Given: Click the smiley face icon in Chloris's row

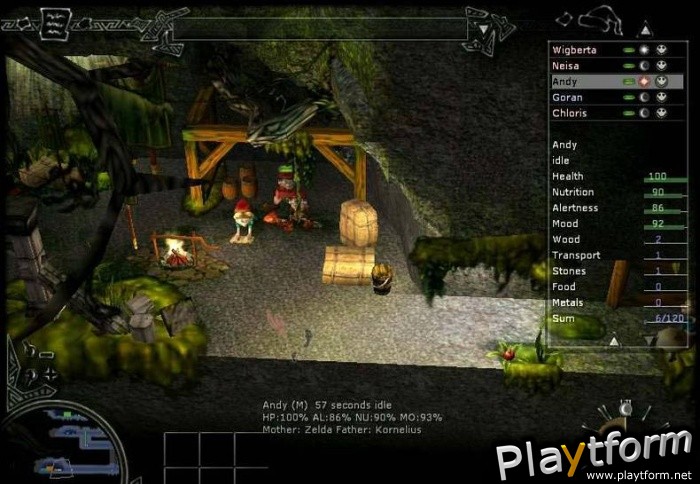Looking at the screenshot, I should tap(661, 113).
